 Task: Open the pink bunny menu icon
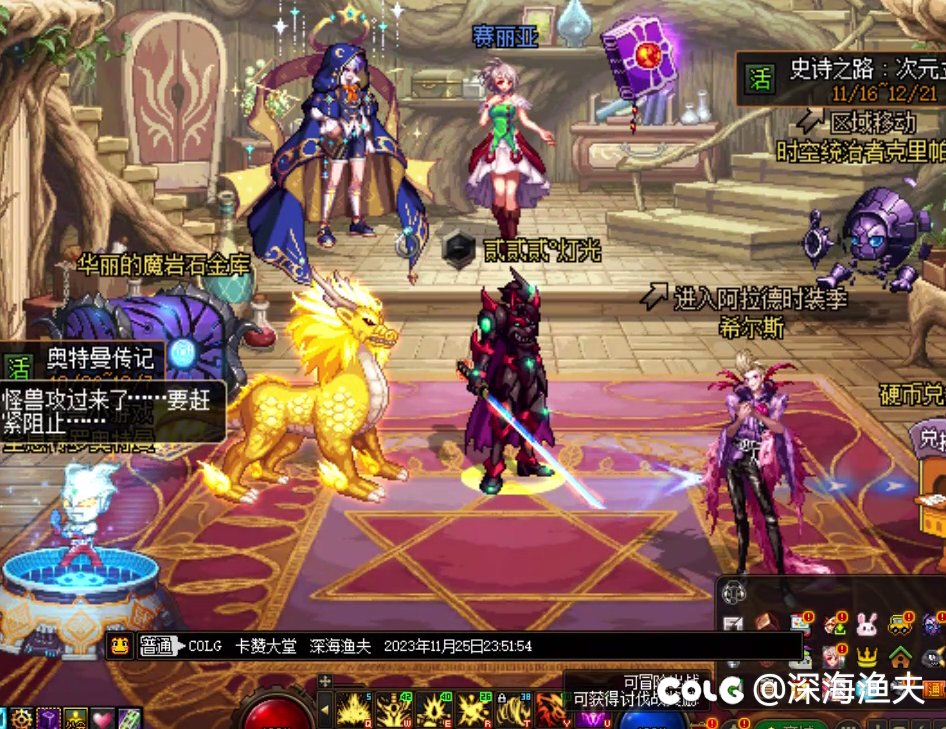(865, 626)
